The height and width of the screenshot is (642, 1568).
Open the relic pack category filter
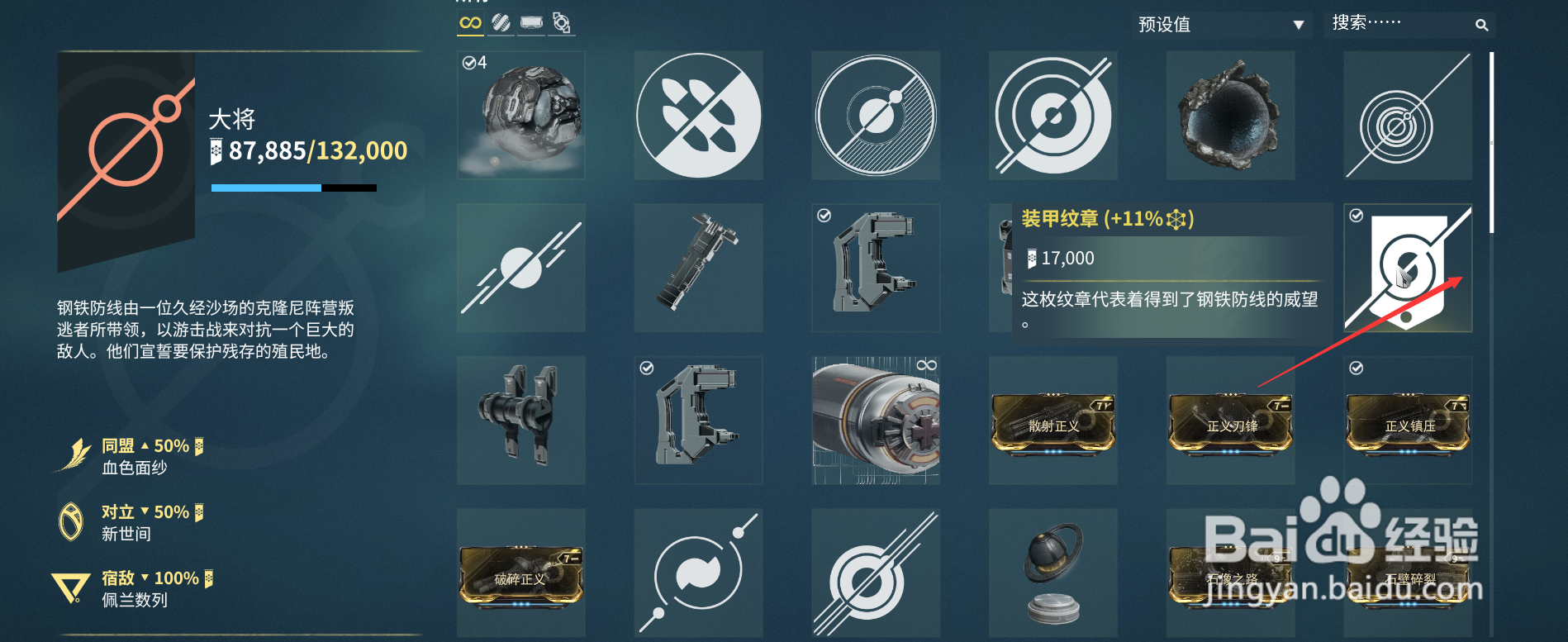561,23
